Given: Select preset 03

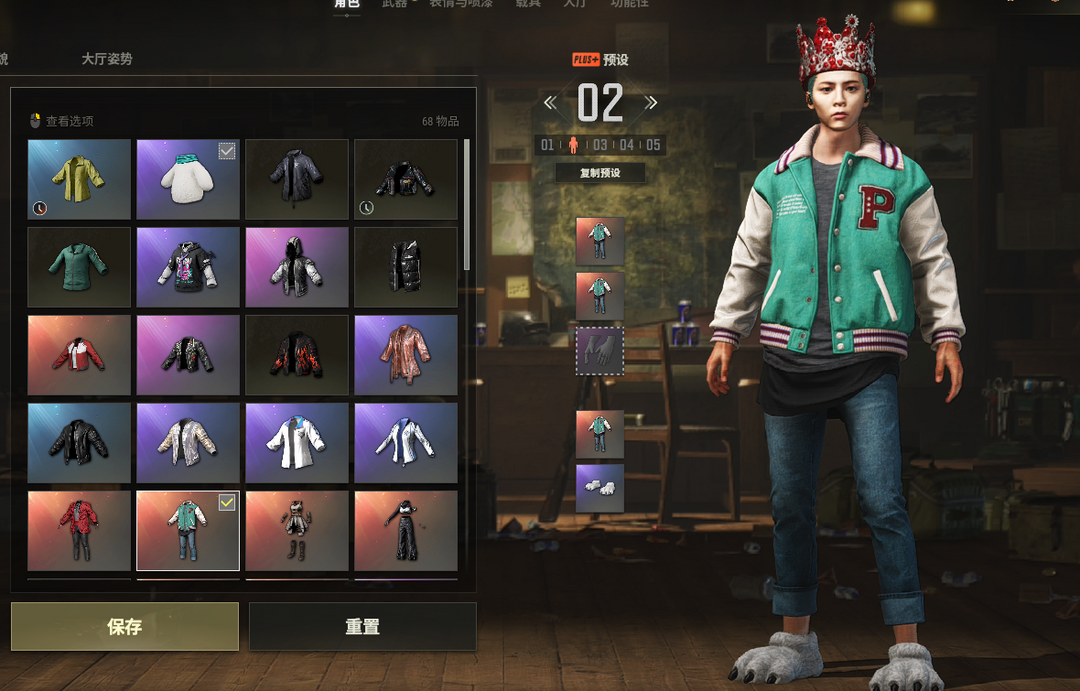Looking at the screenshot, I should (600, 145).
